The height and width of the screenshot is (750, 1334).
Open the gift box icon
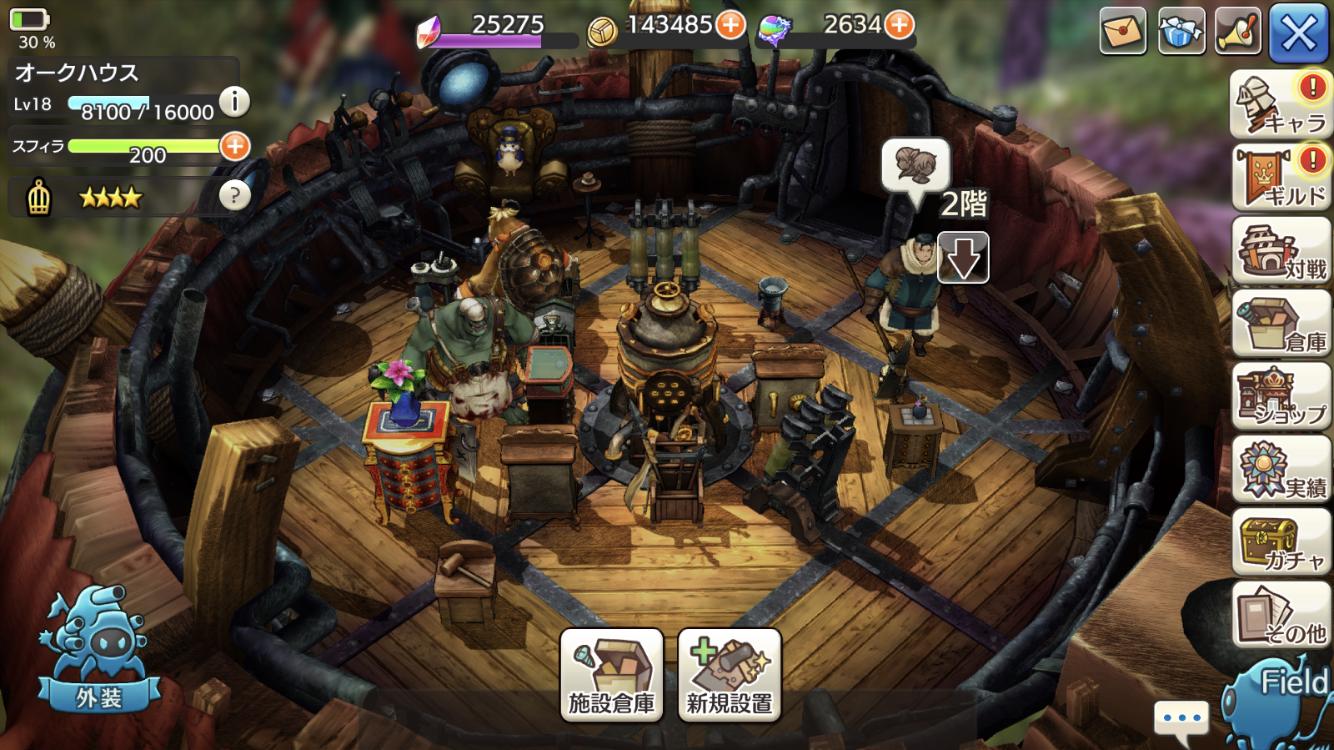pyautogui.click(x=1181, y=32)
